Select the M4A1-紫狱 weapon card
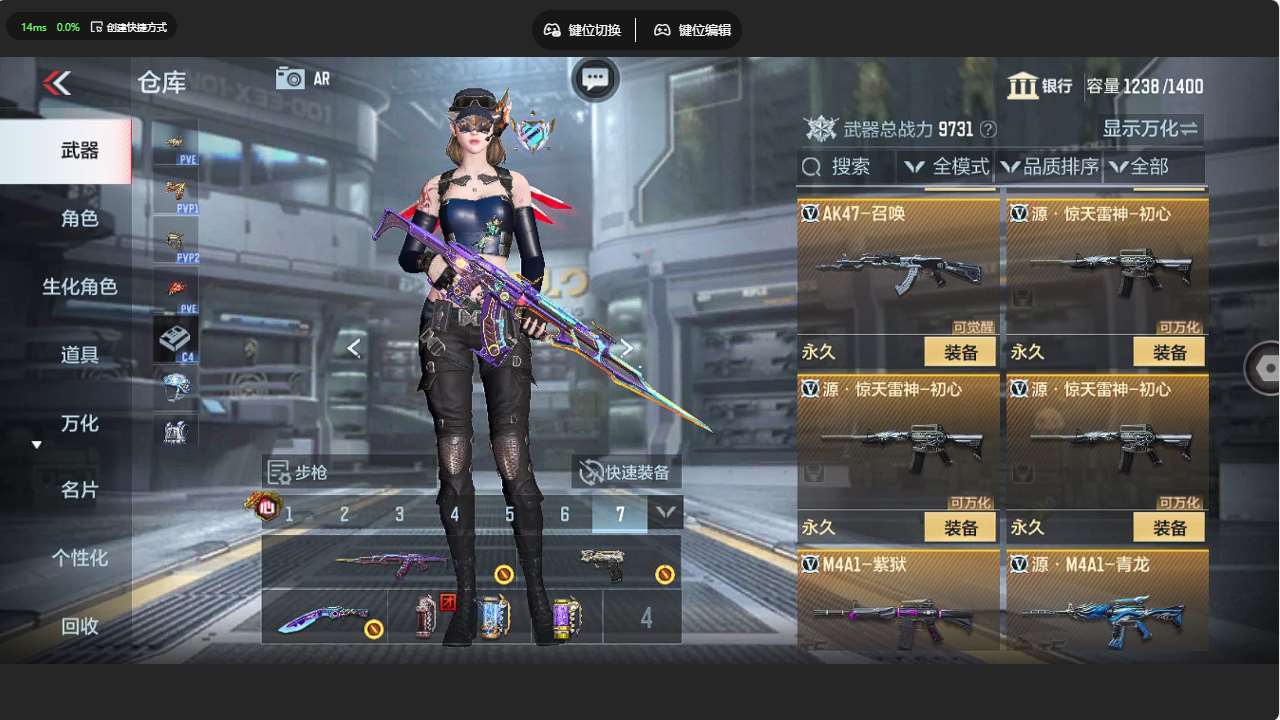 pyautogui.click(x=897, y=602)
